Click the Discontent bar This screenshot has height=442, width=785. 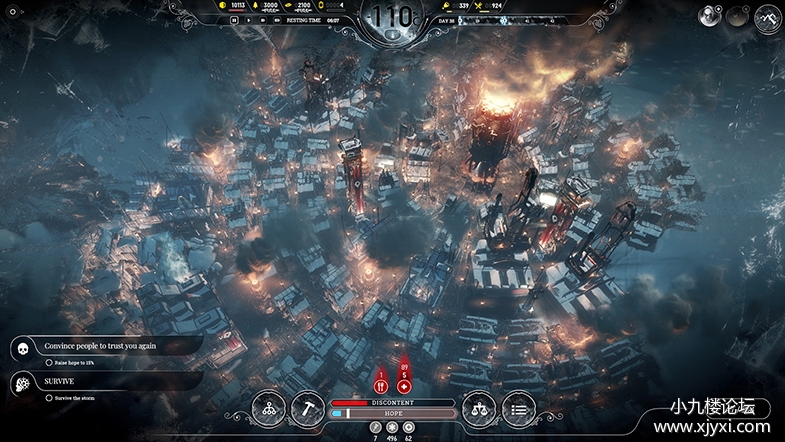(392, 403)
